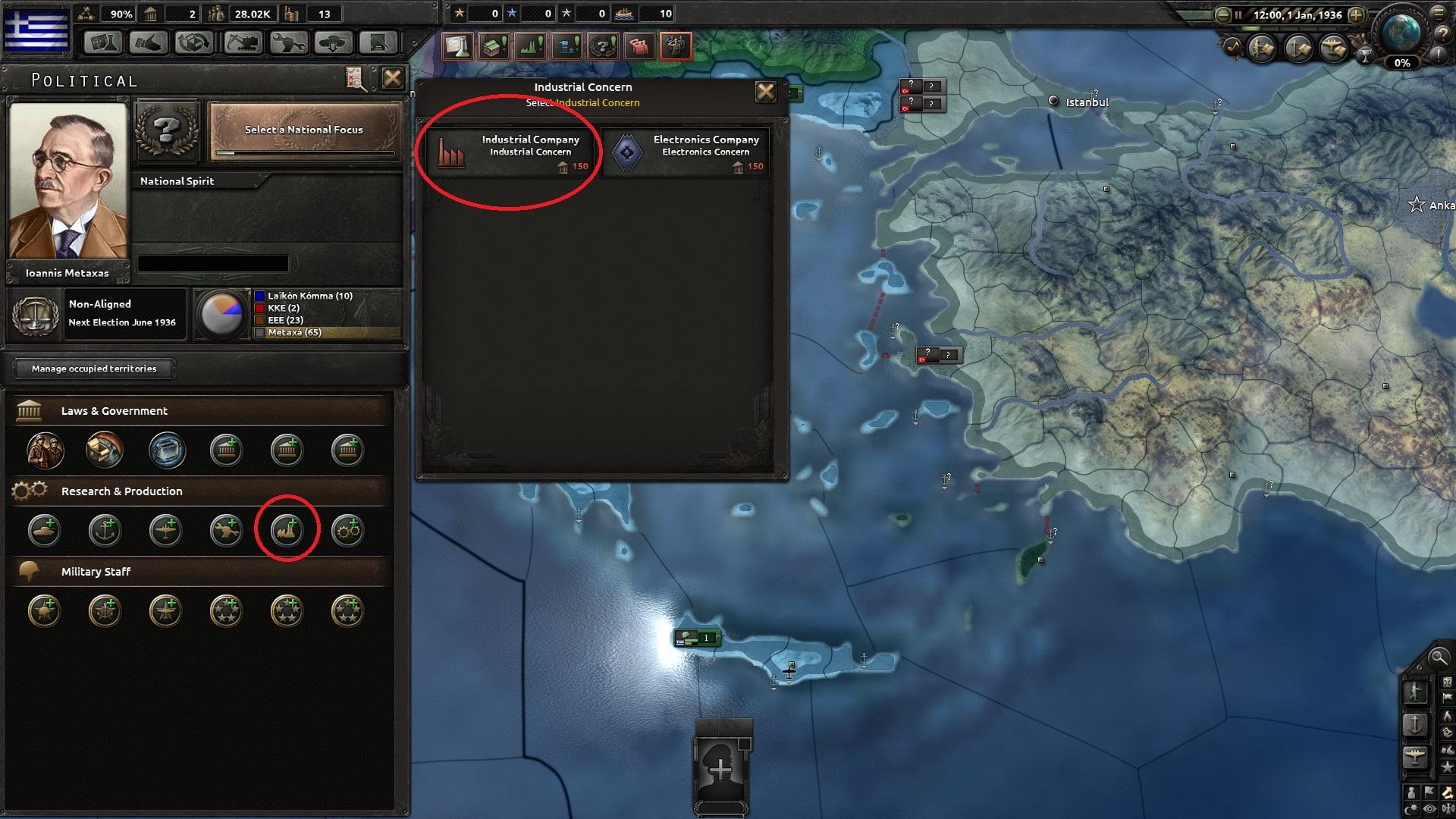Open the economy law with the blue toaster icon
The height and width of the screenshot is (819, 1456).
click(166, 450)
